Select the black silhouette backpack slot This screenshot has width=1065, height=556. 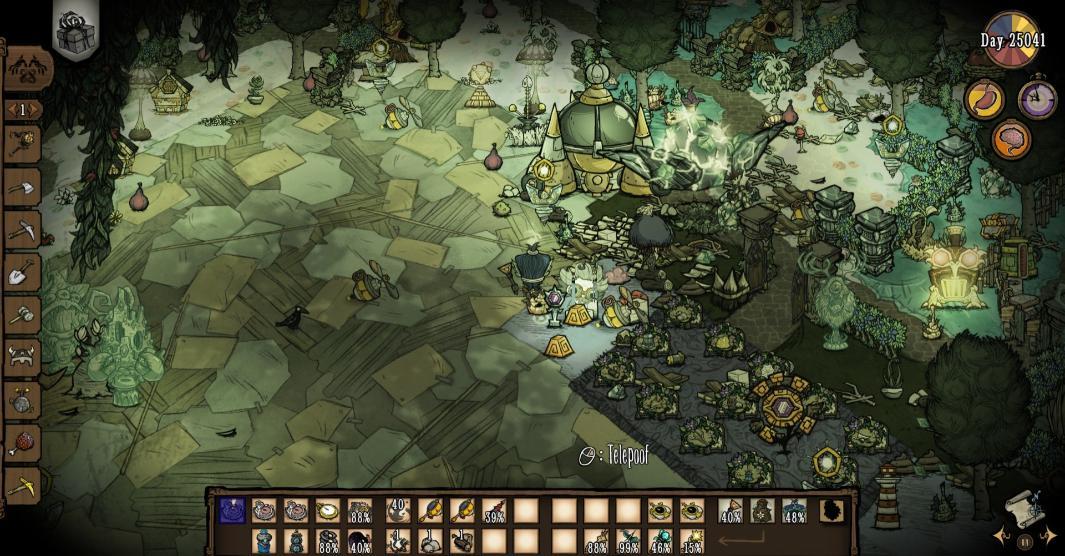pos(829,512)
